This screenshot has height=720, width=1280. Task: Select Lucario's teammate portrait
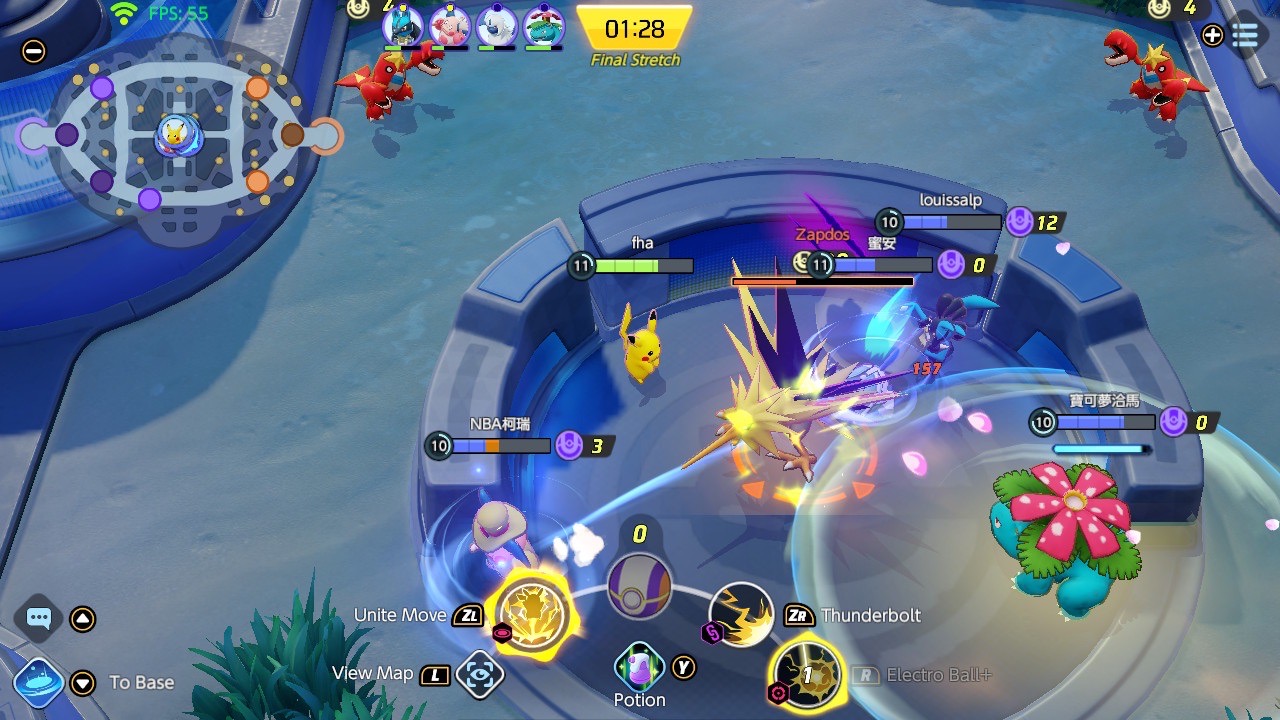tap(403, 25)
